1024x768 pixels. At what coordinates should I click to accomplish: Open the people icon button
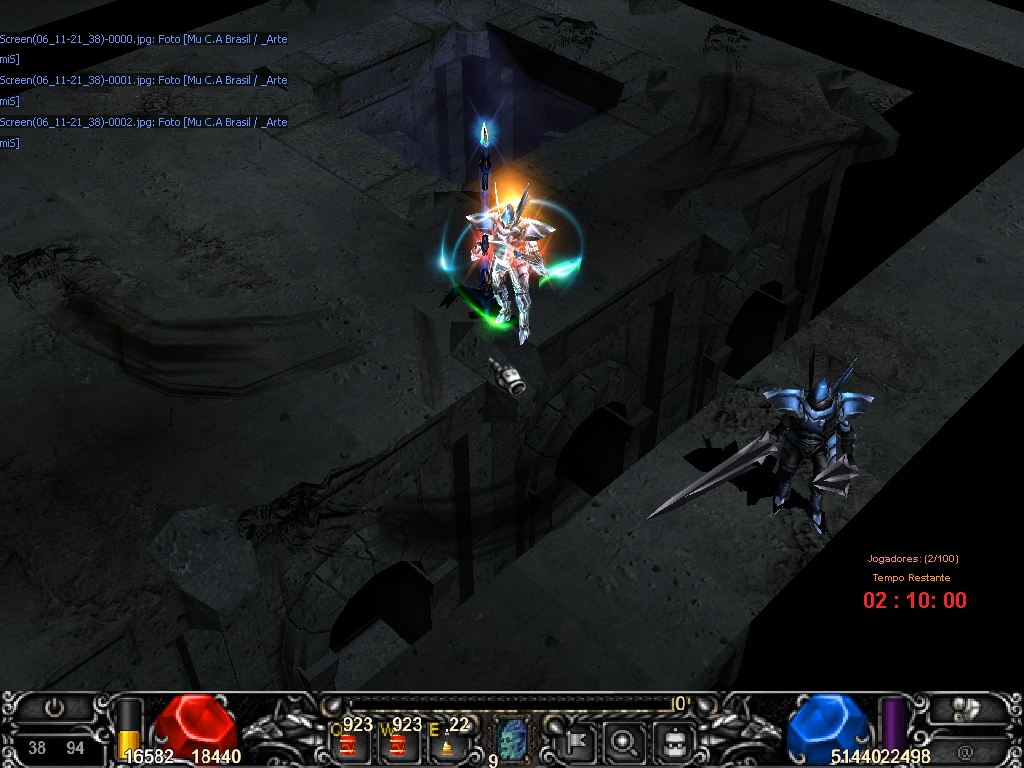coord(964,708)
